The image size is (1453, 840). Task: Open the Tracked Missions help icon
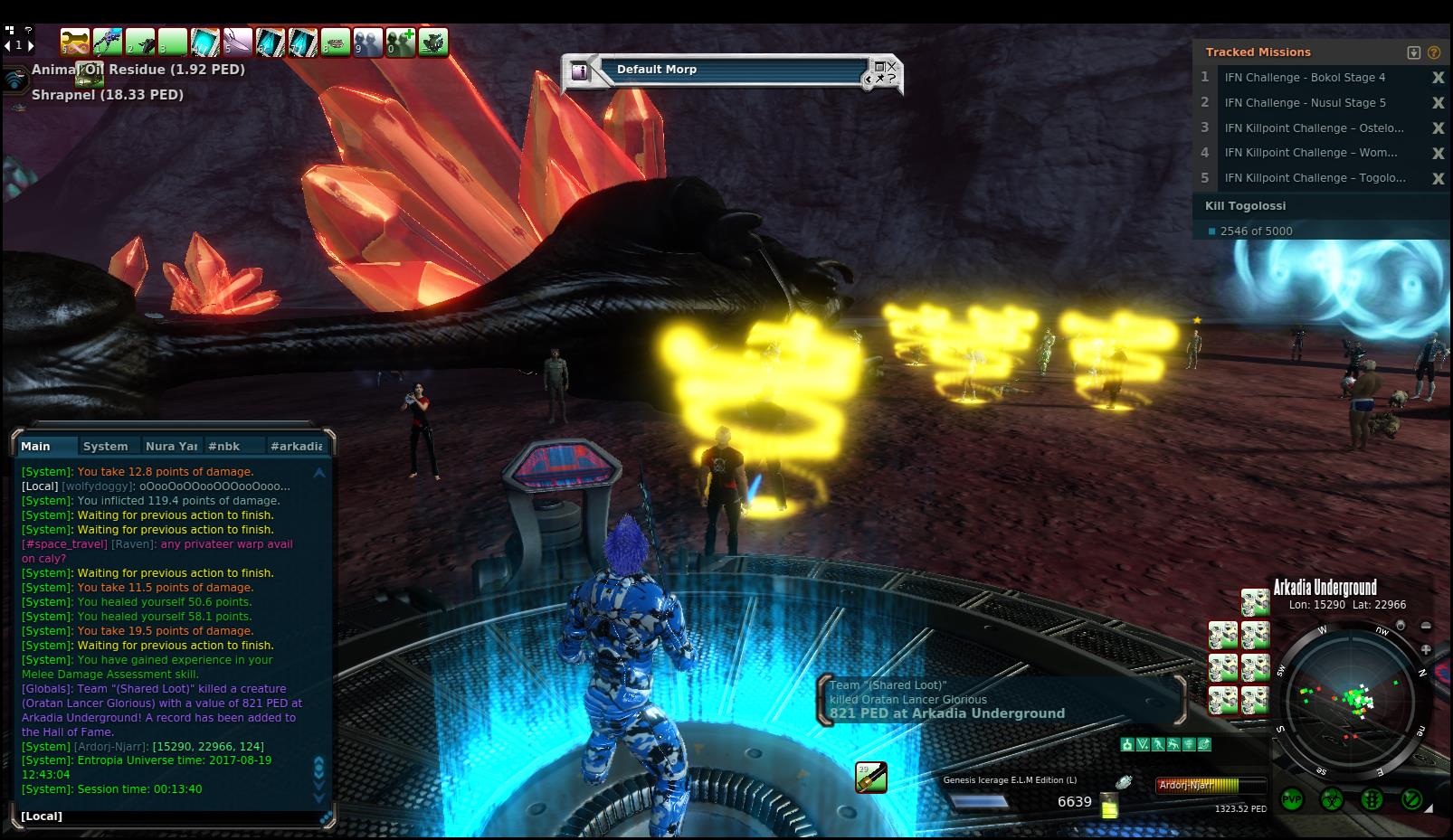click(x=1434, y=52)
